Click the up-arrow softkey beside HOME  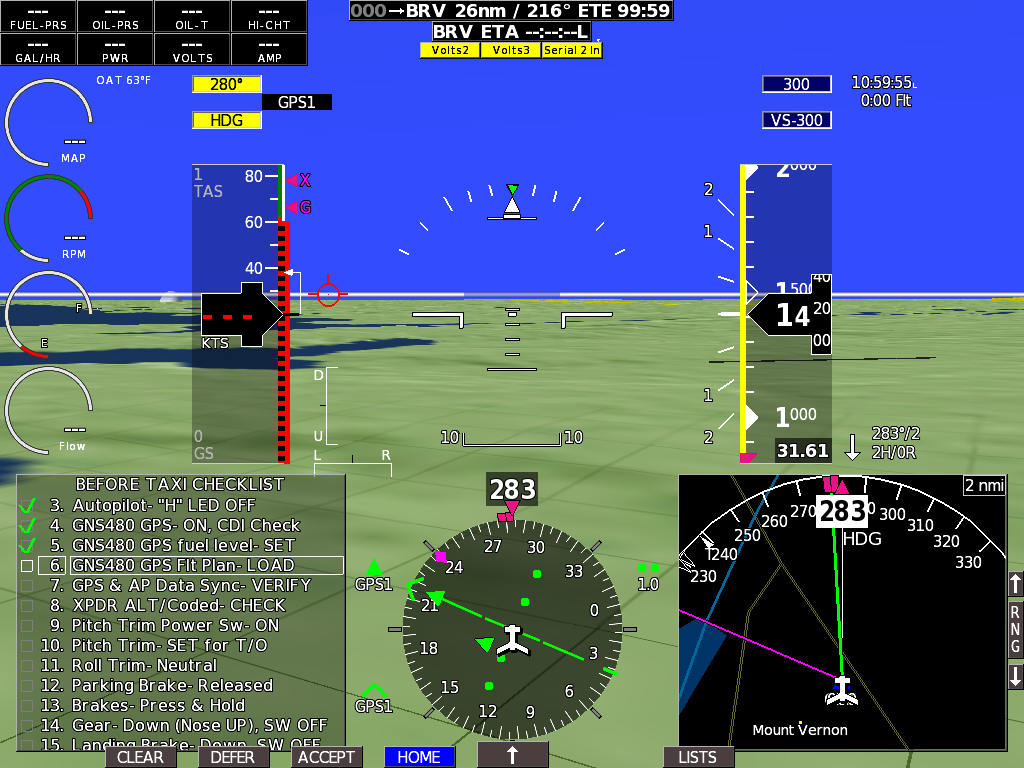(x=512, y=755)
